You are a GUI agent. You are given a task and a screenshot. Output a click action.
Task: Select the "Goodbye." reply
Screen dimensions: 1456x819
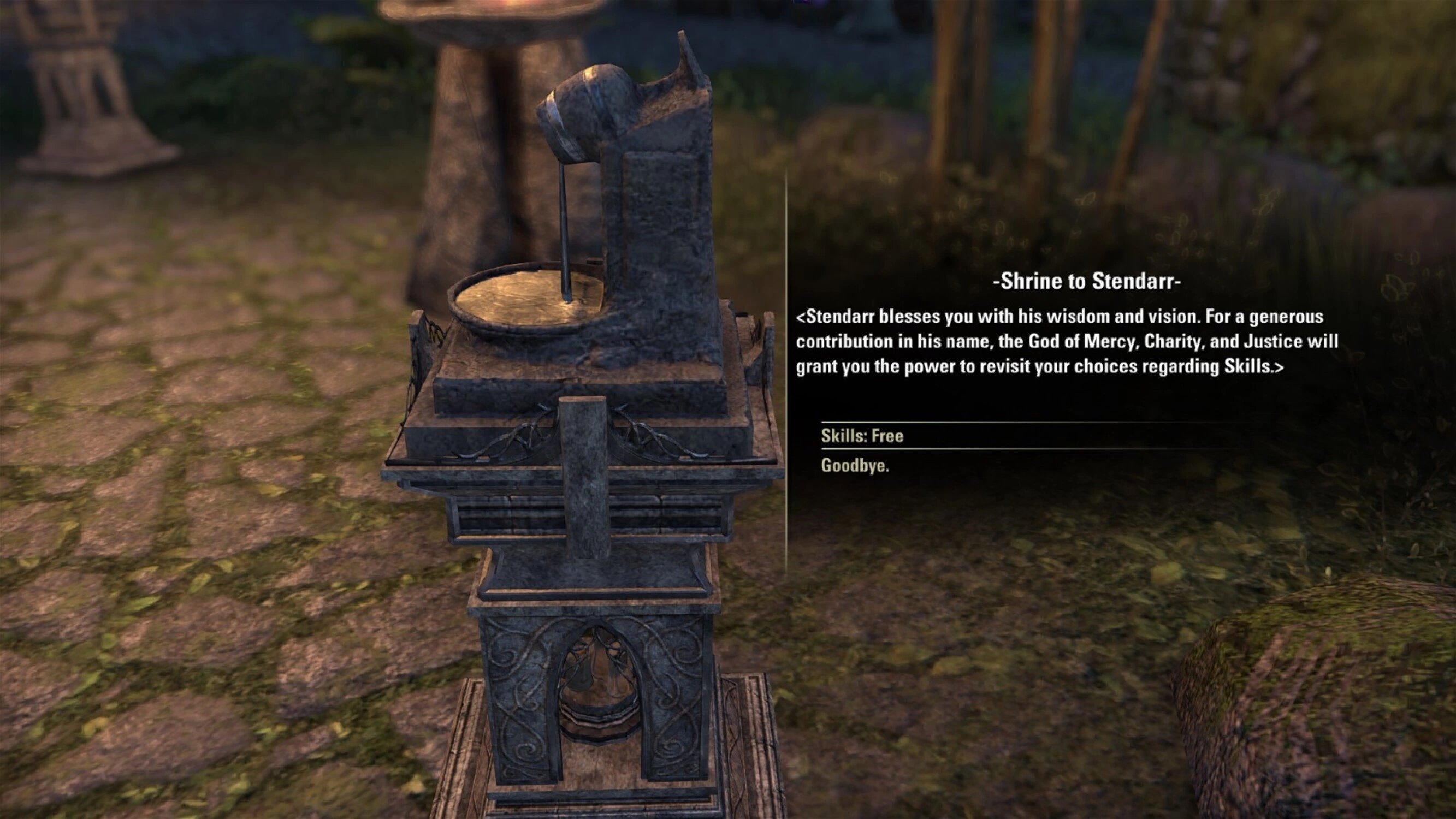click(855, 466)
